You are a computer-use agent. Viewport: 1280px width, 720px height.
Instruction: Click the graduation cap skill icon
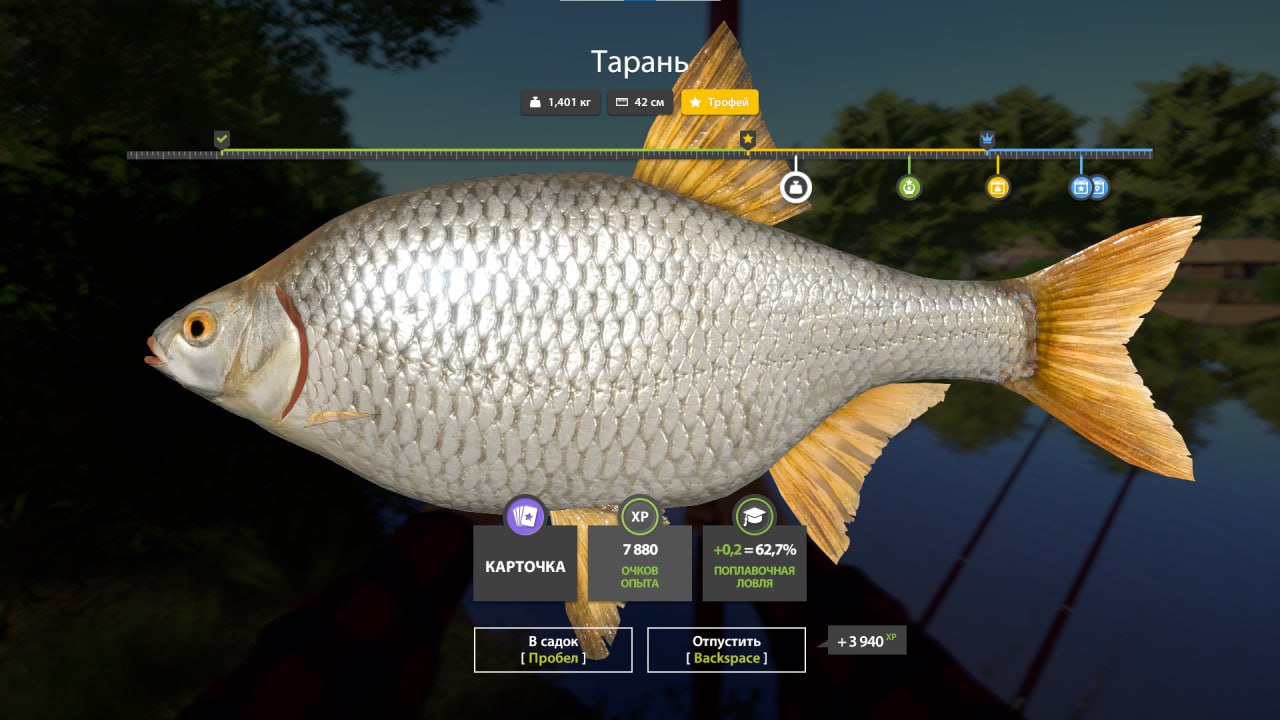pos(754,516)
